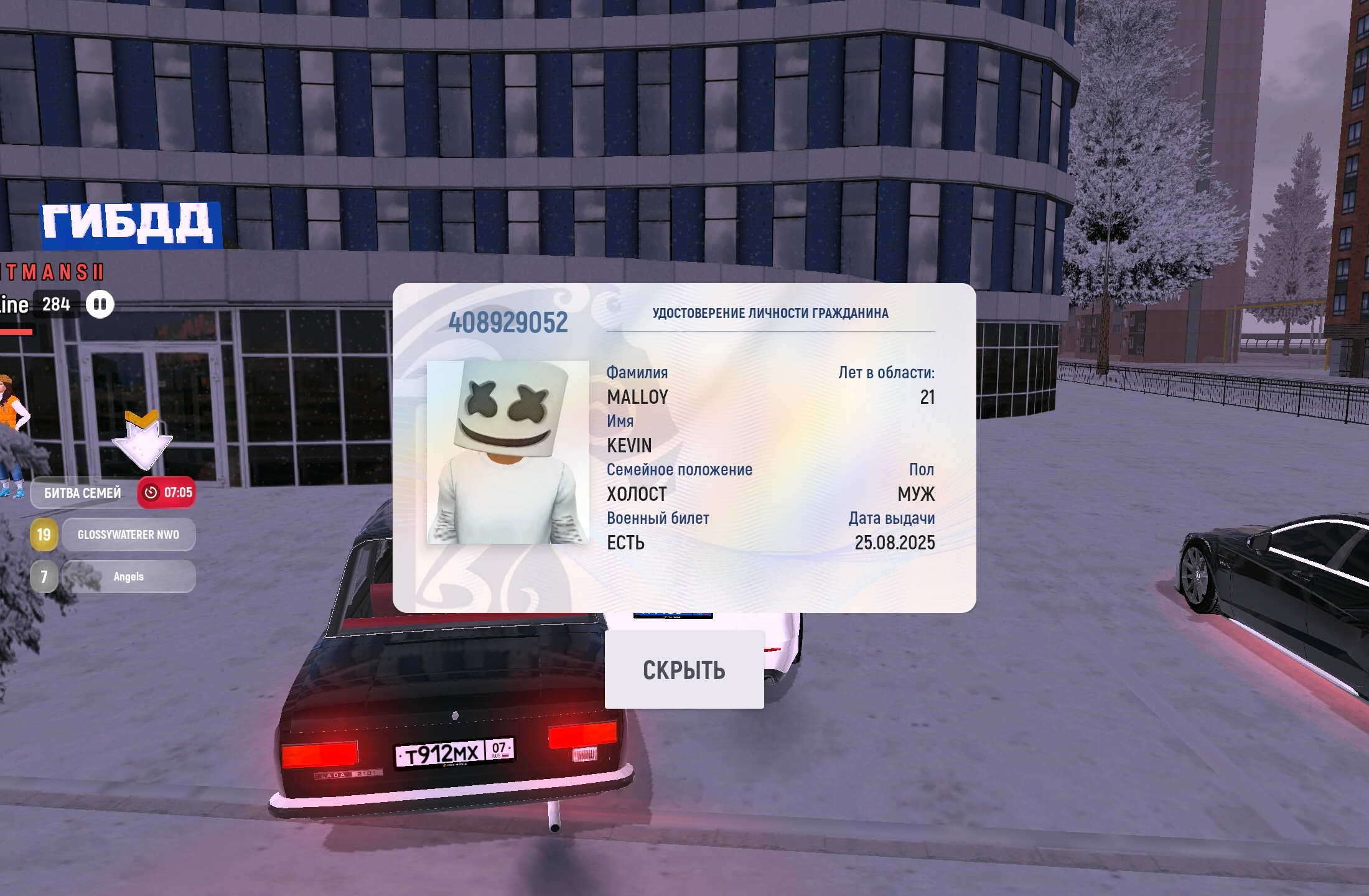Click the pause icon beside online count

(x=100, y=305)
